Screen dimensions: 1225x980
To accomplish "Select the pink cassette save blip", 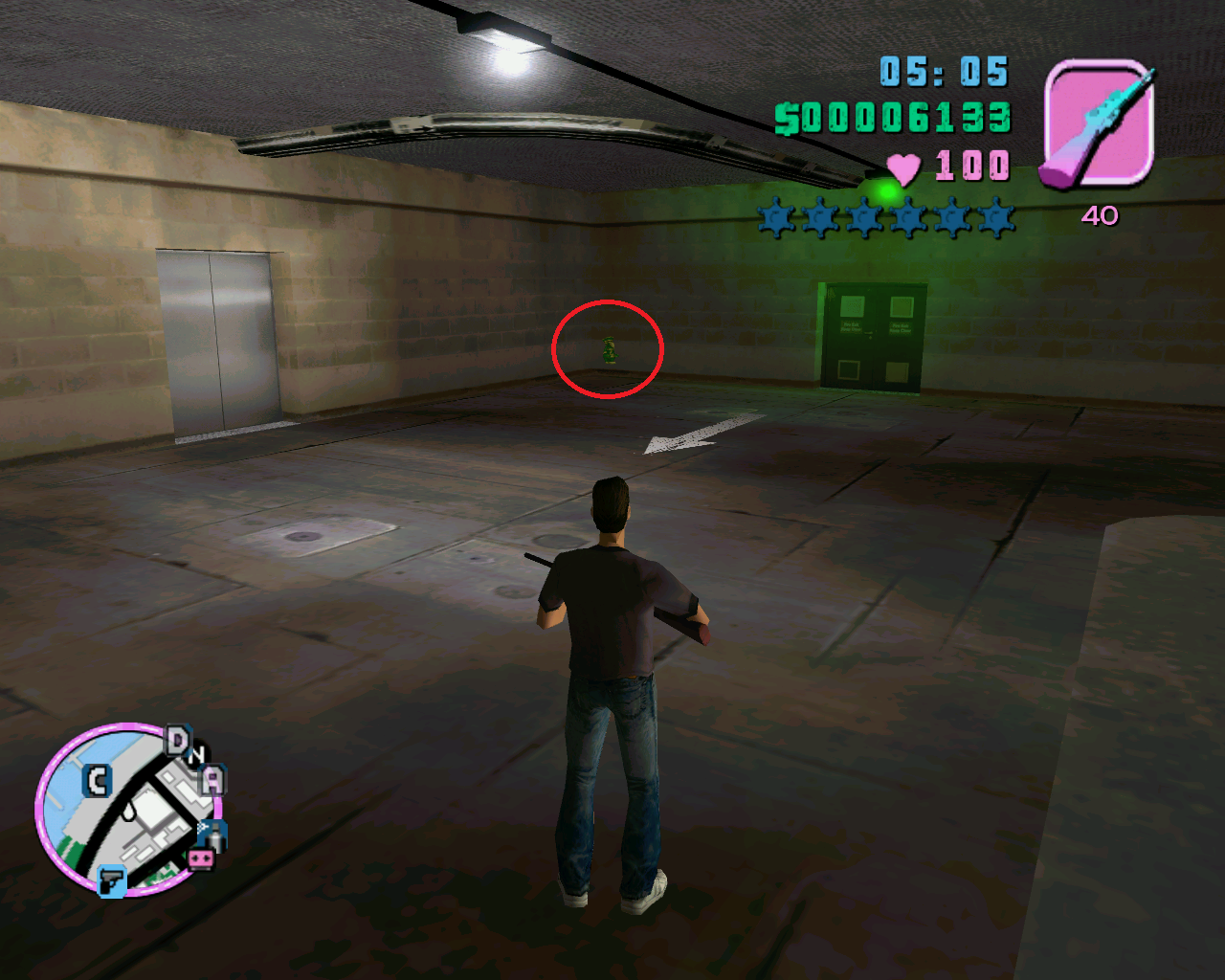I will coord(200,858).
